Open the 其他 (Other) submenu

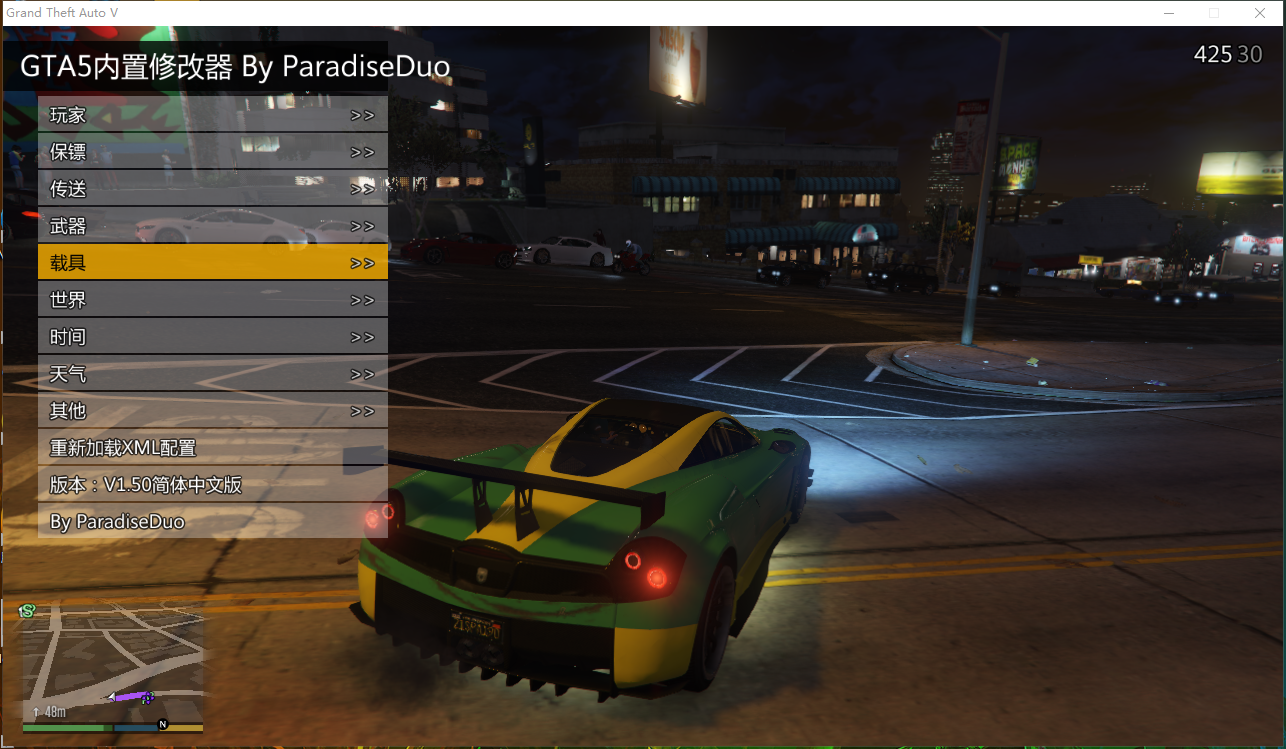pyautogui.click(x=212, y=411)
